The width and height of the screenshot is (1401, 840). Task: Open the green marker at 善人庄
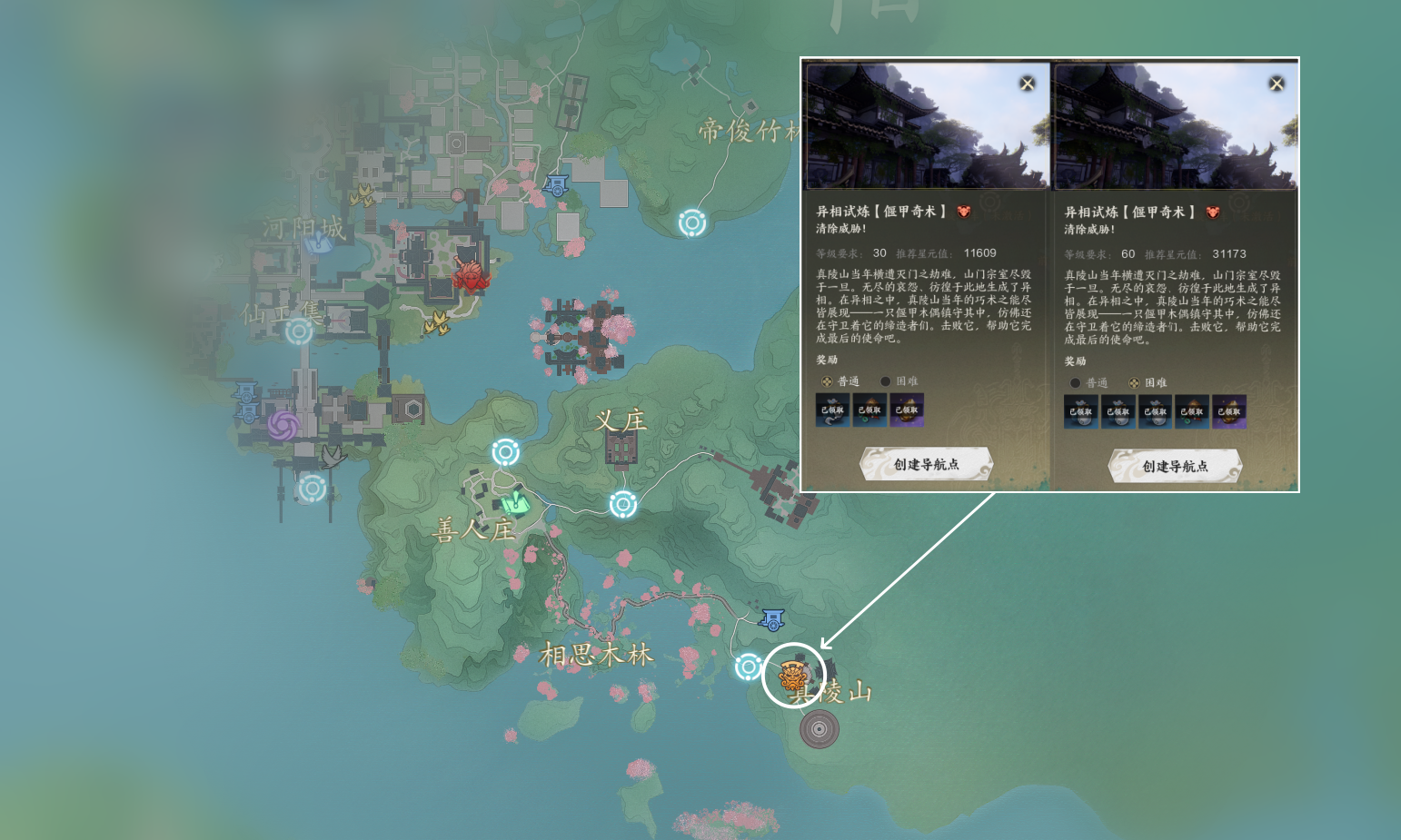click(516, 501)
